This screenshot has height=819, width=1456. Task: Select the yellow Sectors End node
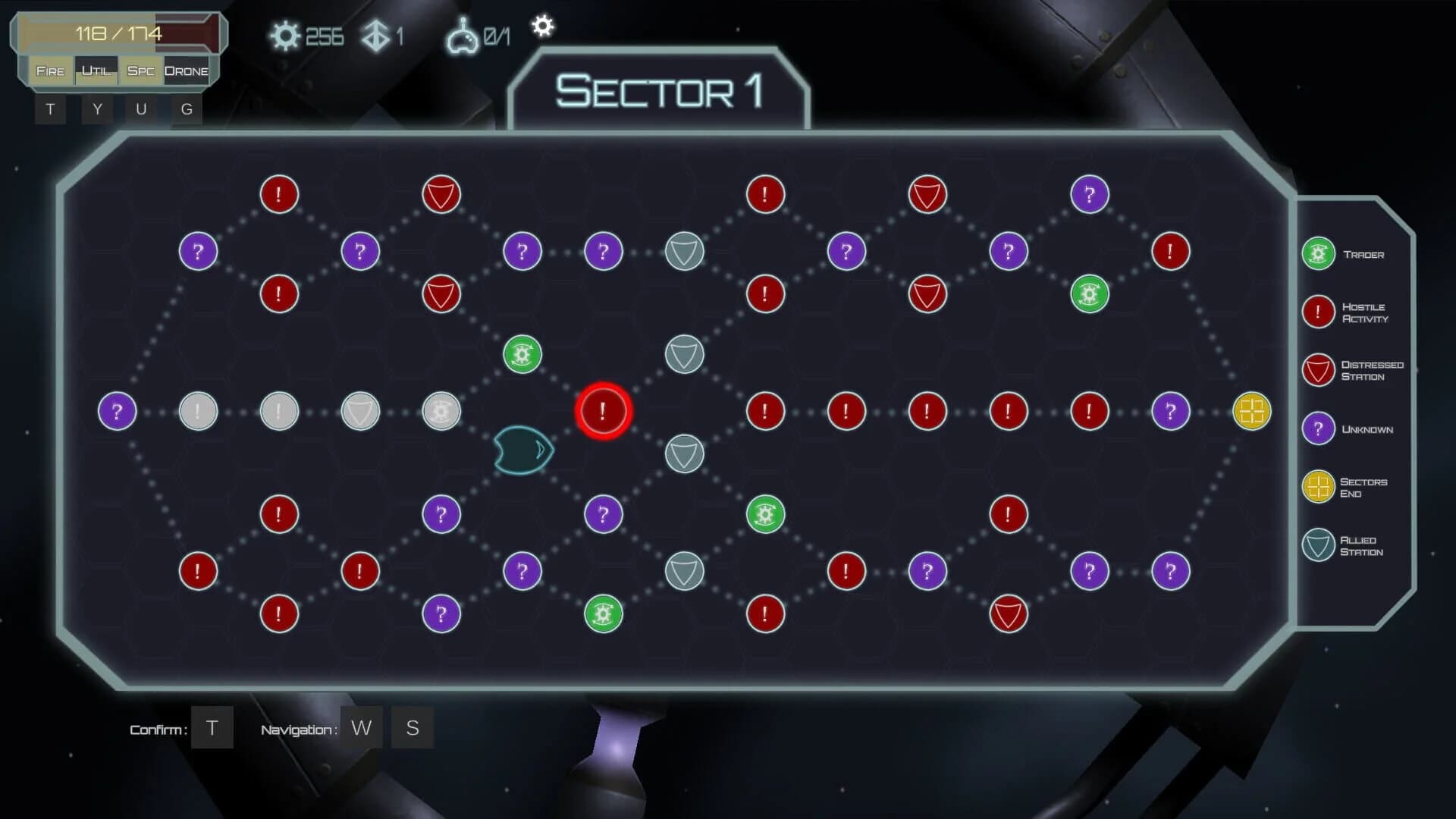(1253, 411)
